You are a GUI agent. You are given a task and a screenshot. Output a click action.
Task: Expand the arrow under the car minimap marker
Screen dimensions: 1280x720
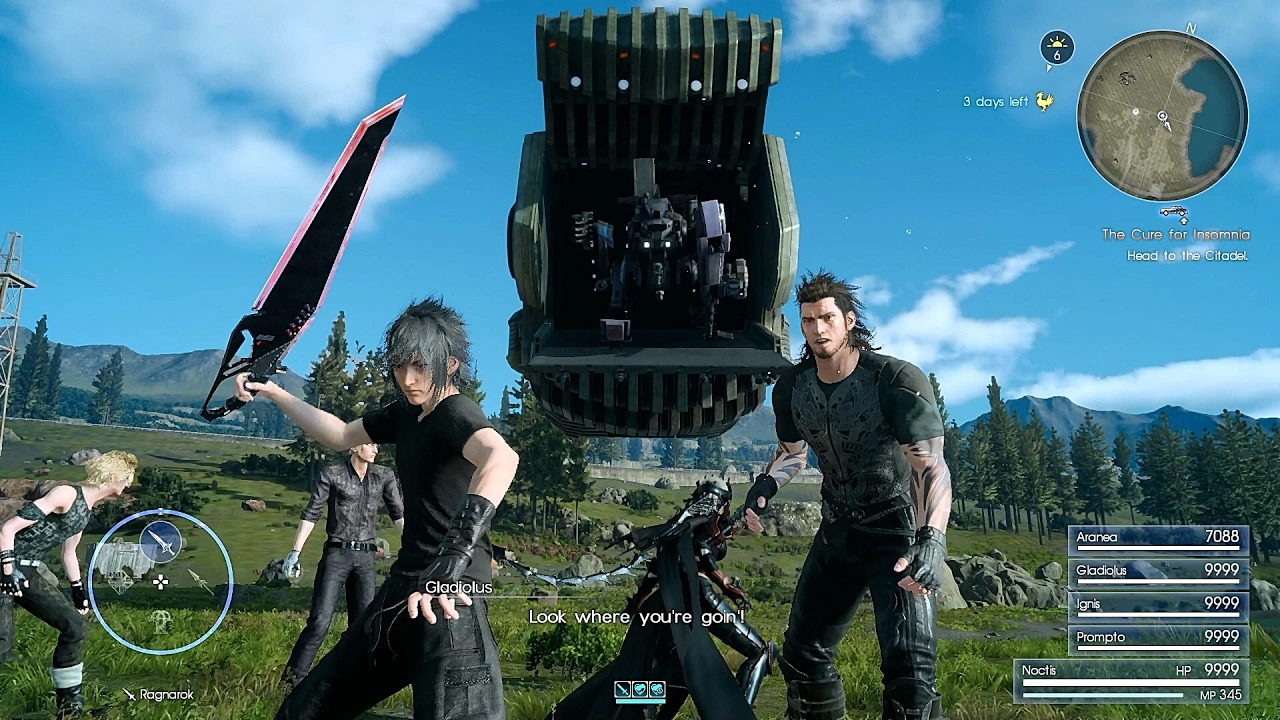click(1184, 221)
